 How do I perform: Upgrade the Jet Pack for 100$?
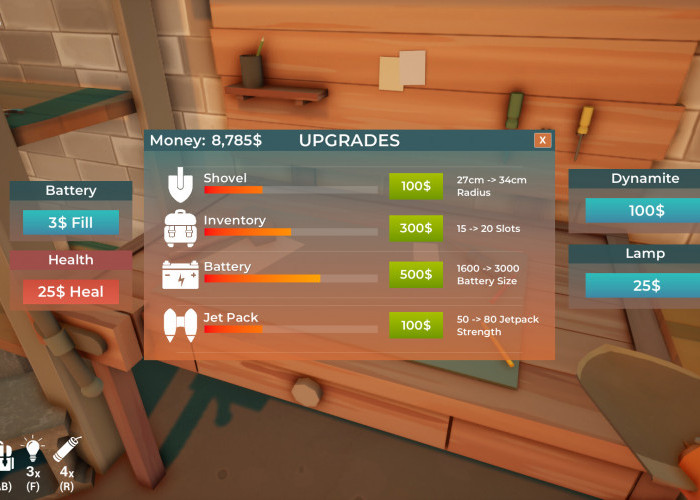click(415, 325)
